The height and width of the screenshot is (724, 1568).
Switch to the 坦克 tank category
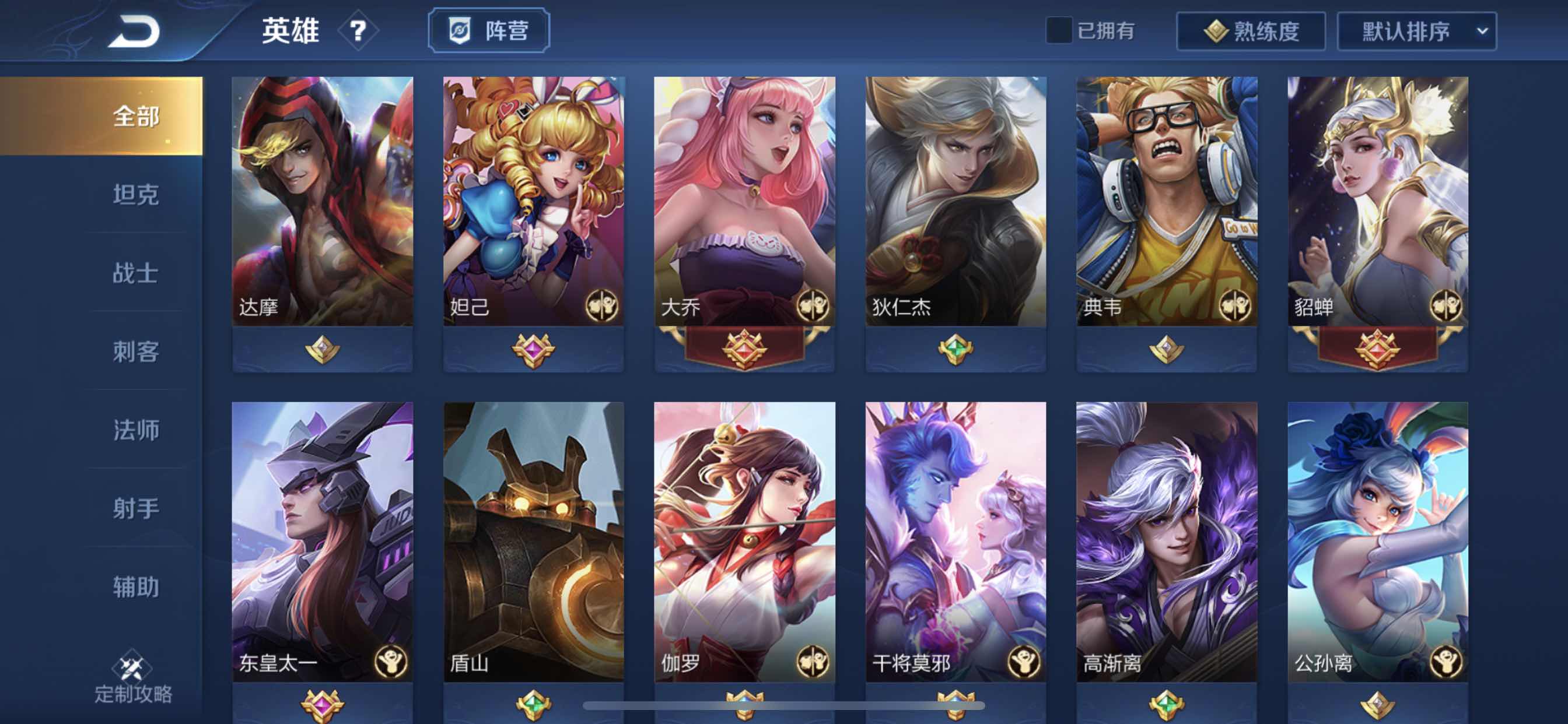point(135,195)
